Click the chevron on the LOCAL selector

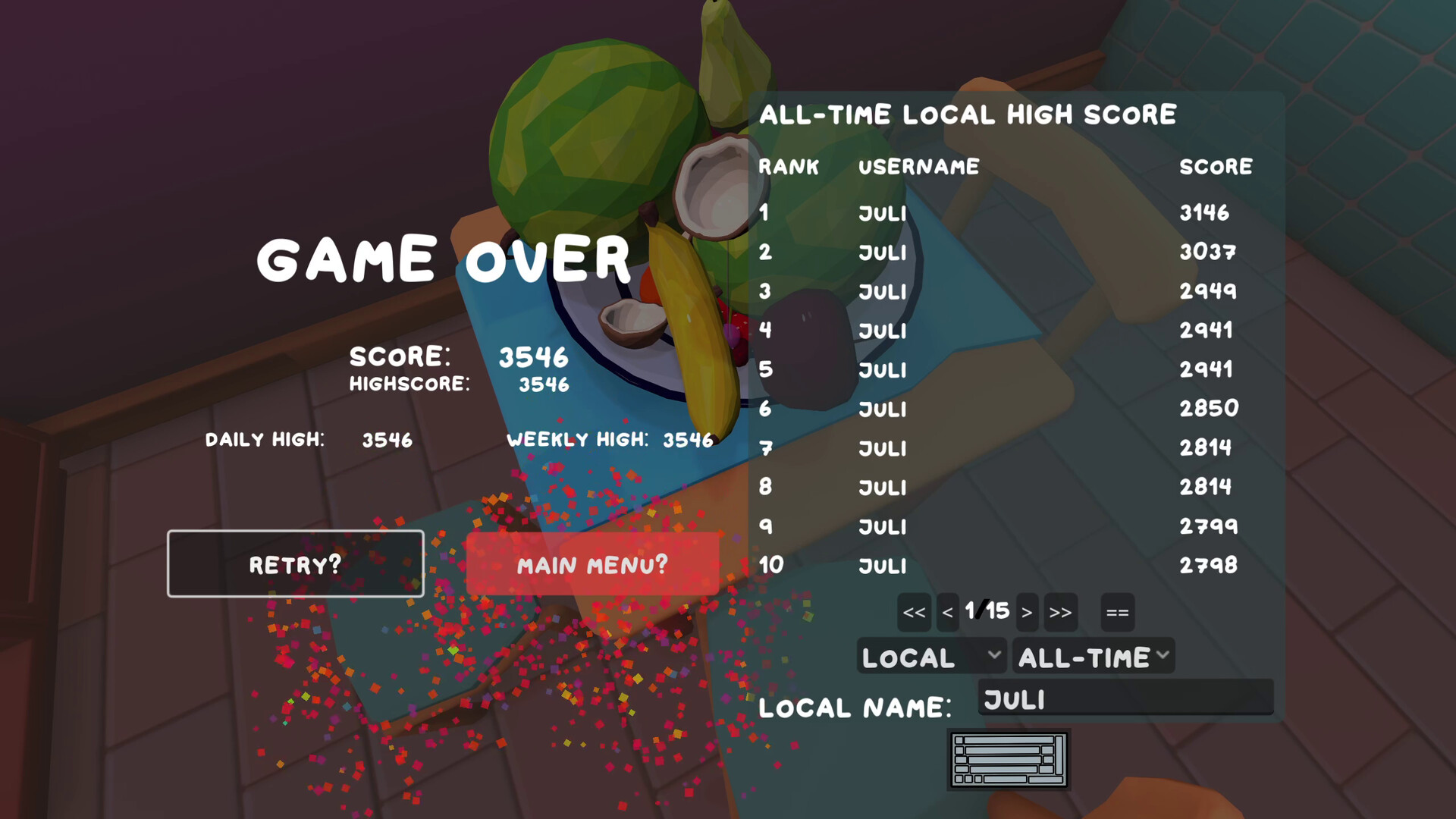point(993,656)
